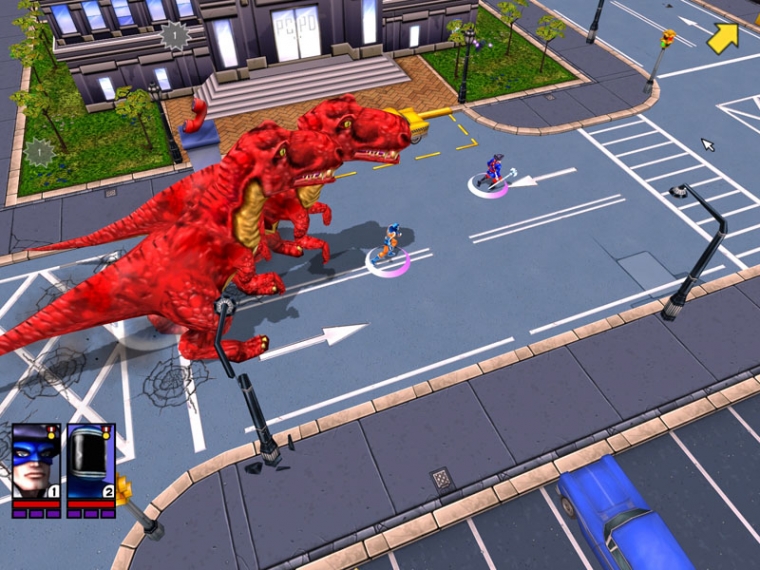Click the yellow objective direction arrow
This screenshot has height=570, width=760.
(723, 37)
